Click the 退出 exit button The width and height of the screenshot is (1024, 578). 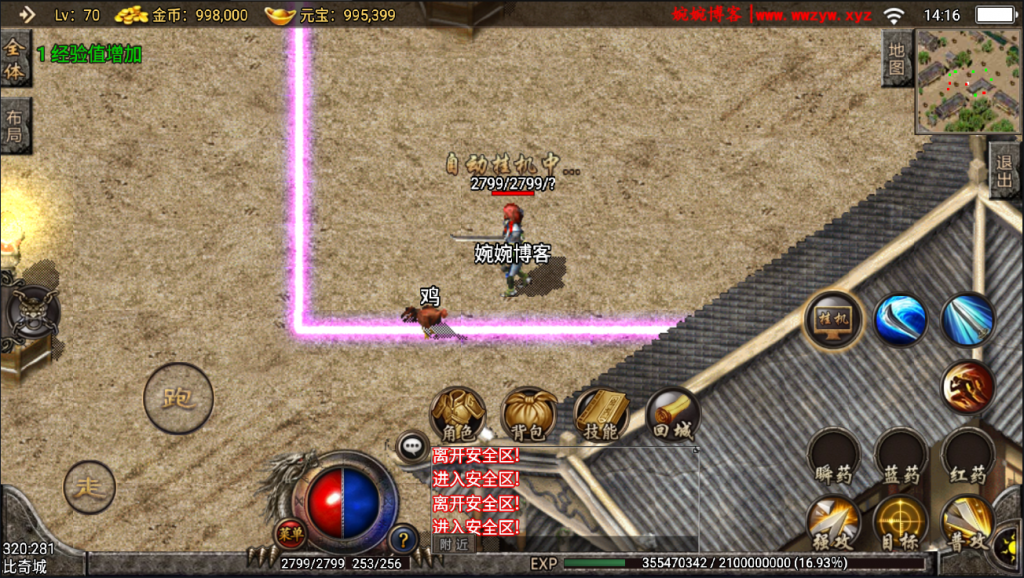(x=1005, y=170)
